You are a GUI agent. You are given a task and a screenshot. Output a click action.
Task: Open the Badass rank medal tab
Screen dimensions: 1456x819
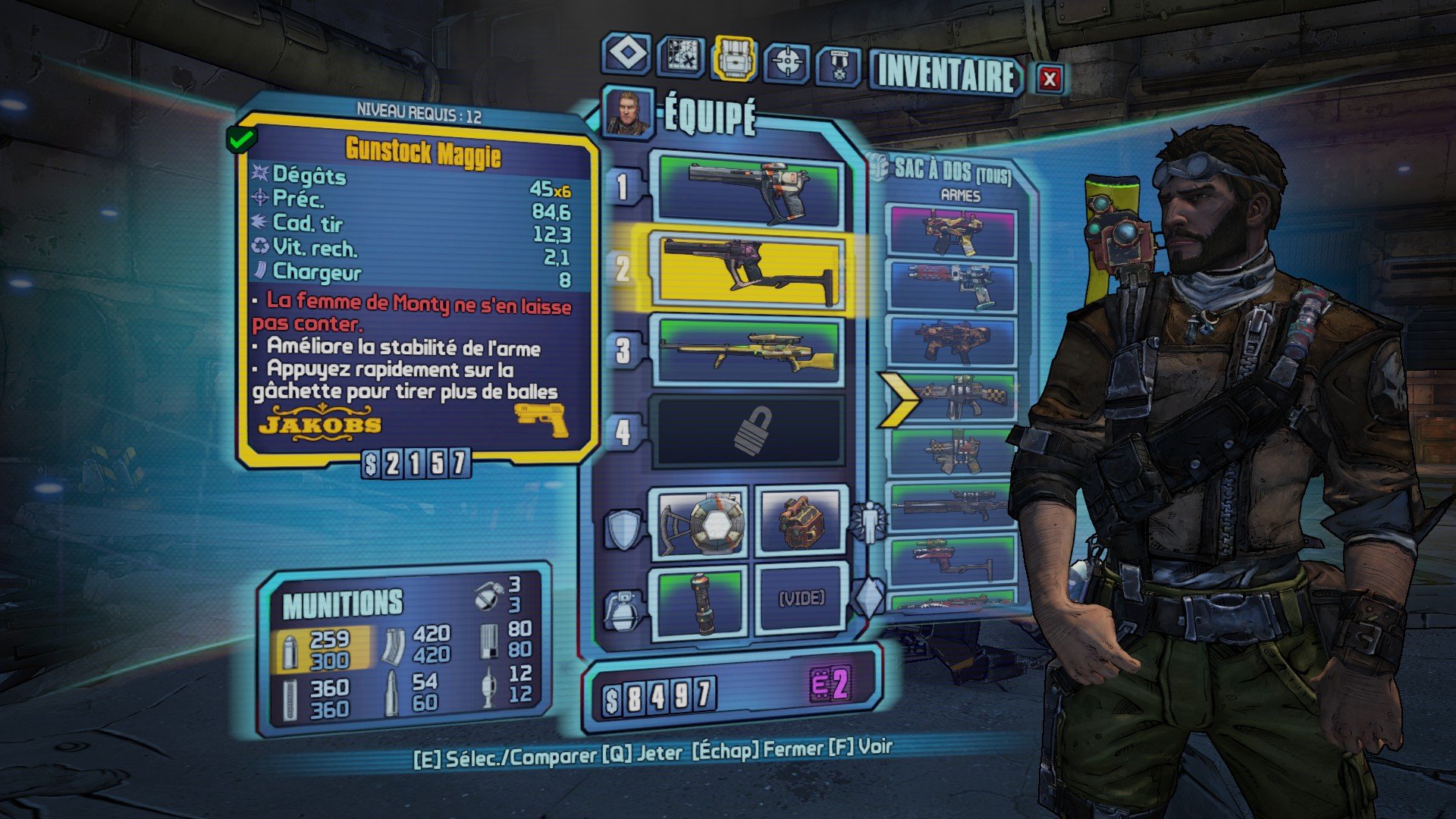838,67
